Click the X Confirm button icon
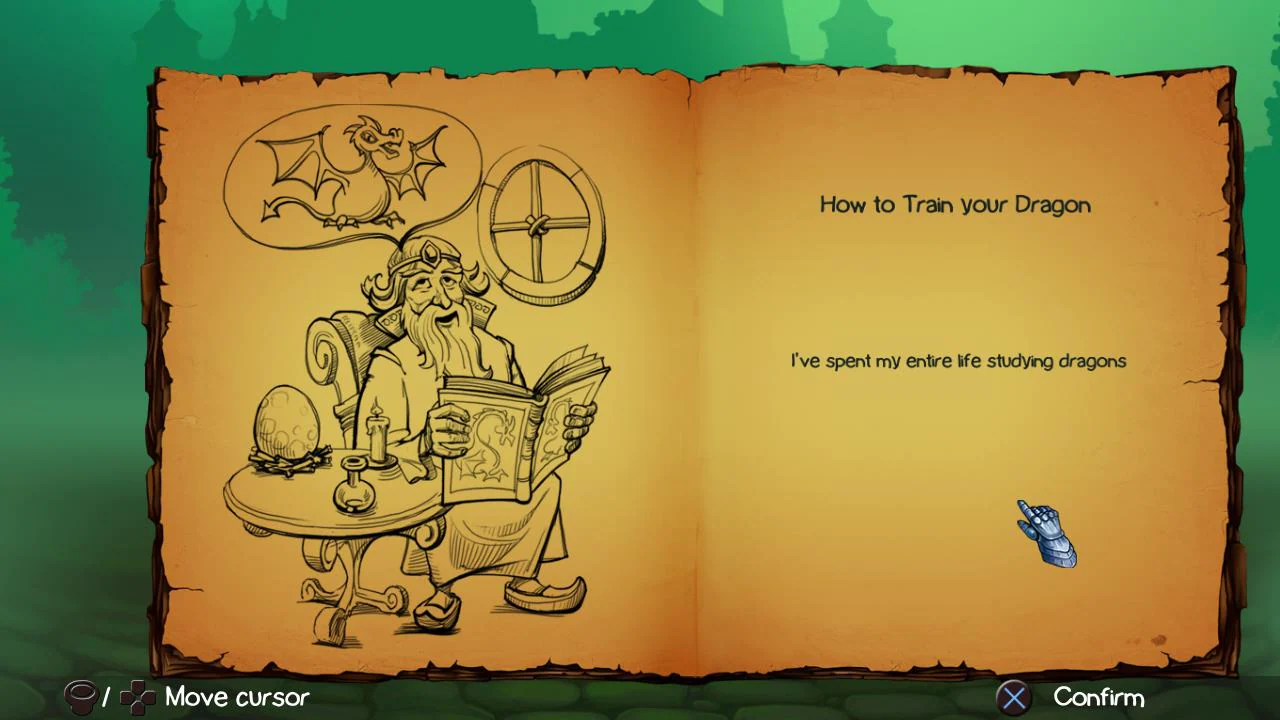 pos(1014,697)
